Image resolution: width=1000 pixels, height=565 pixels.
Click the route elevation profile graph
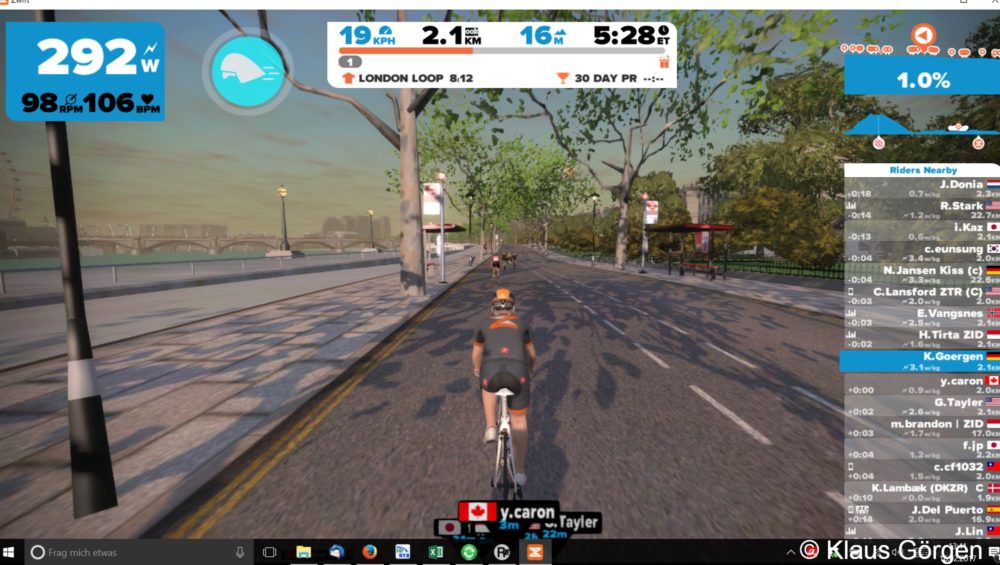pos(921,125)
